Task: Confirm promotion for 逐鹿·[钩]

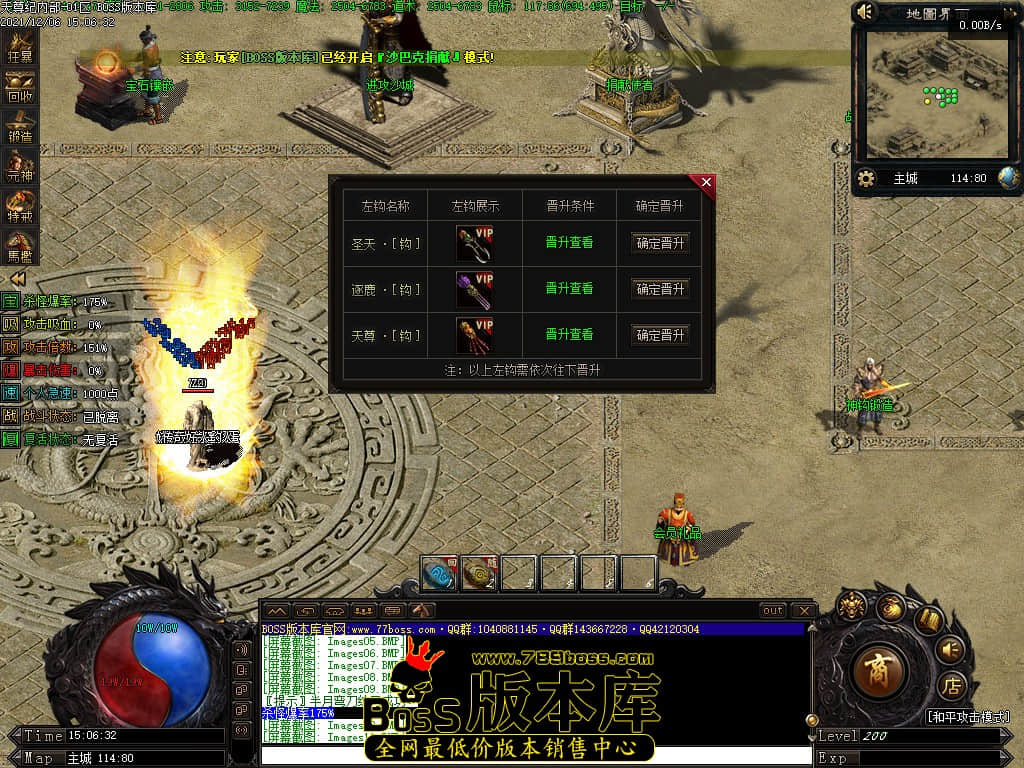Action: point(660,289)
